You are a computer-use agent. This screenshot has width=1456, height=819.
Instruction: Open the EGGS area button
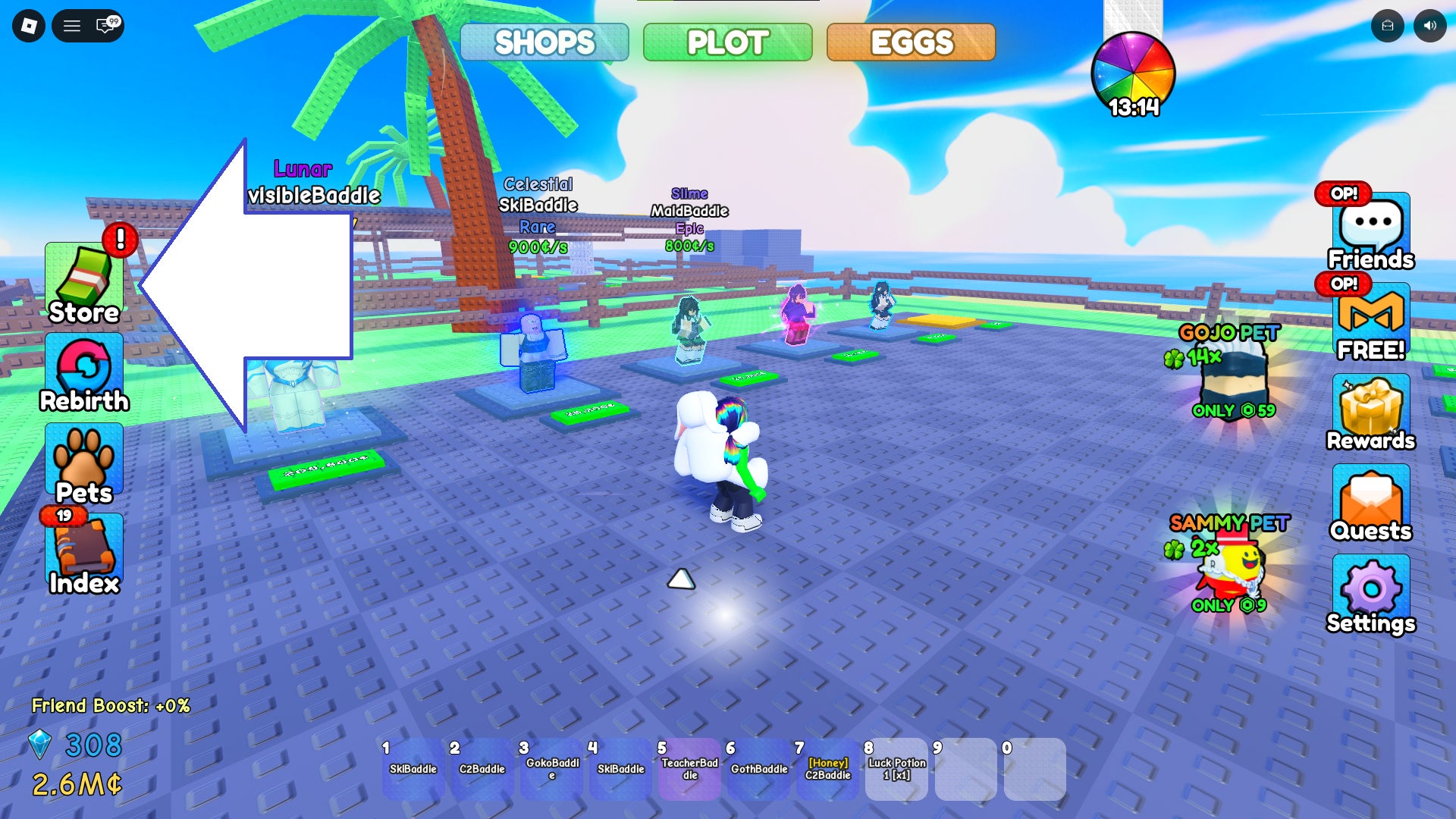(x=911, y=42)
